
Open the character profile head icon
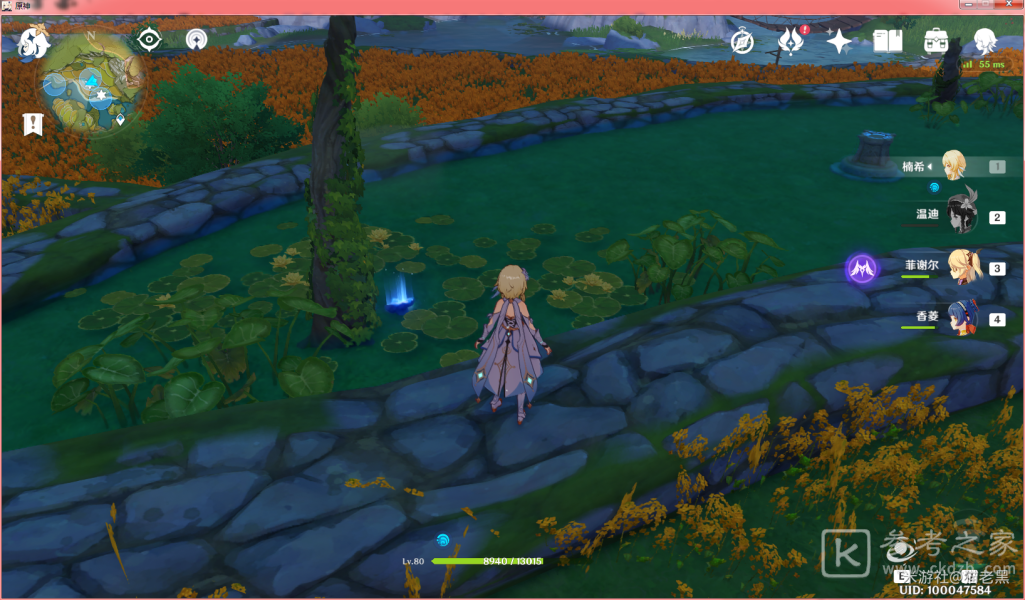[985, 41]
